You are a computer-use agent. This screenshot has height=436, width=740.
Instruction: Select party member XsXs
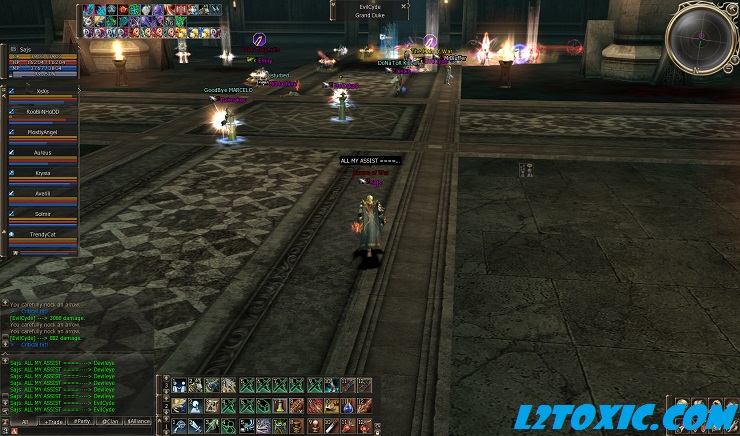(42, 91)
